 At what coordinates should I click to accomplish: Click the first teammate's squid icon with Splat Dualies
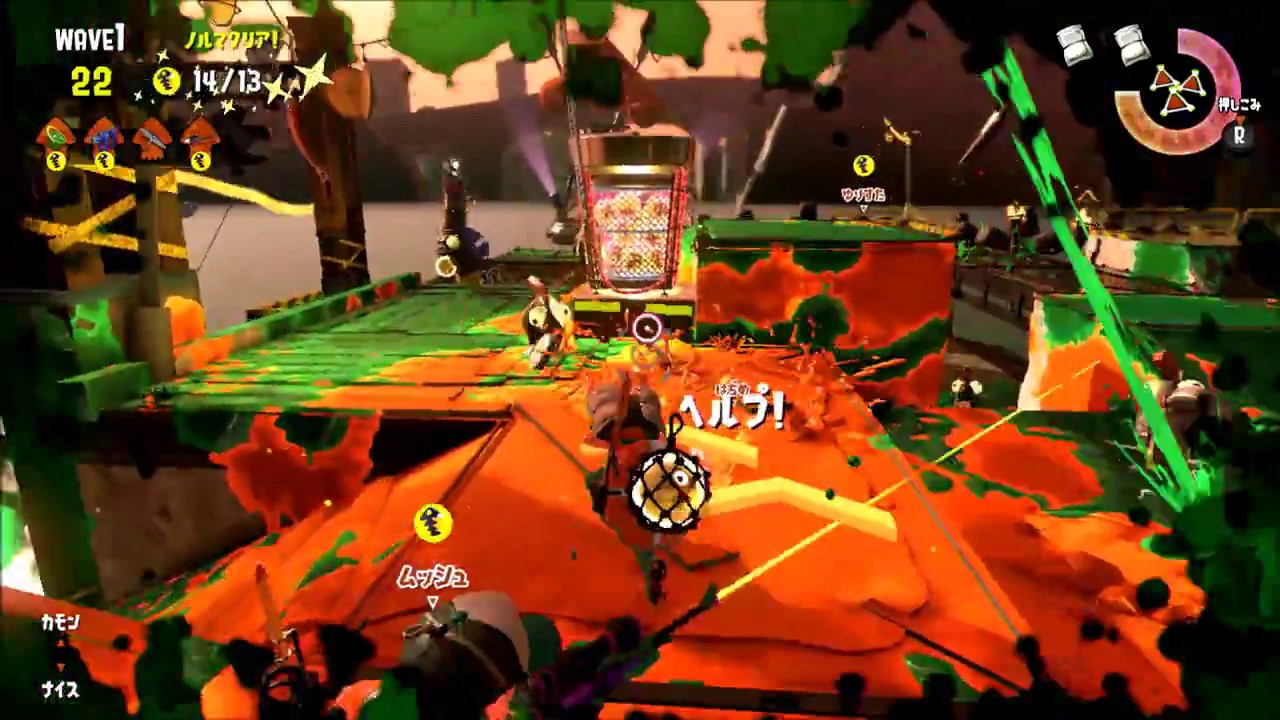pos(56,132)
